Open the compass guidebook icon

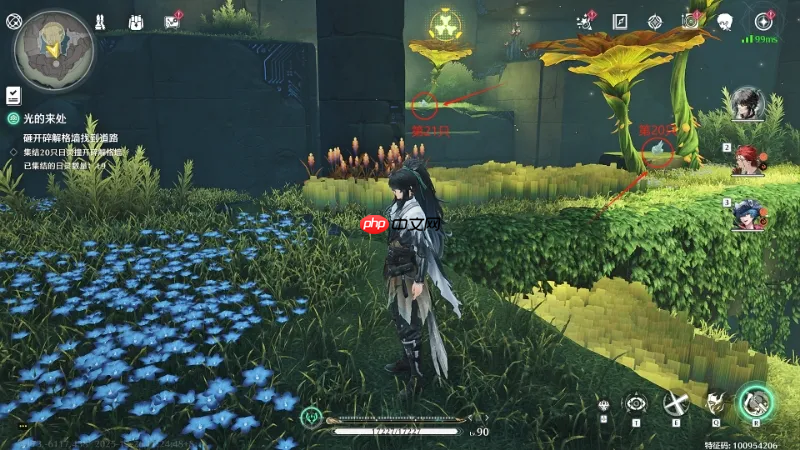click(620, 21)
